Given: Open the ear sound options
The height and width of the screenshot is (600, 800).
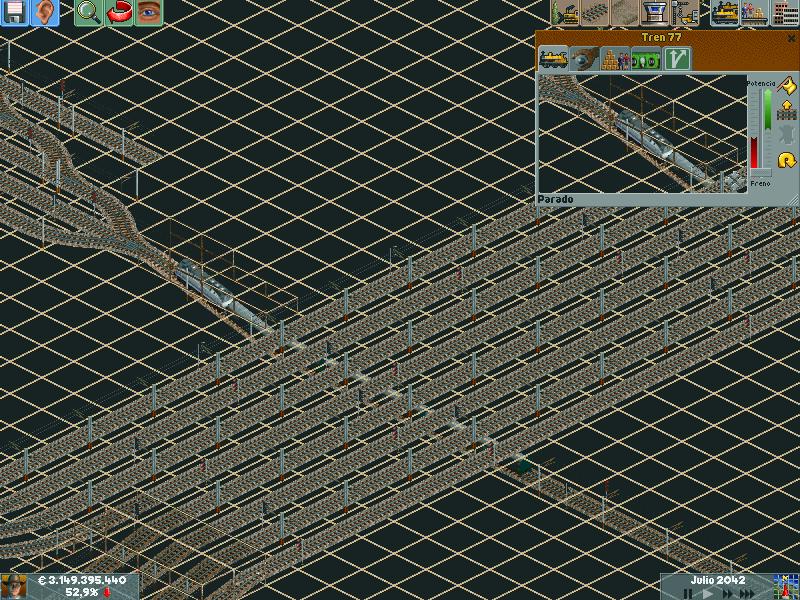Looking at the screenshot, I should [44, 13].
